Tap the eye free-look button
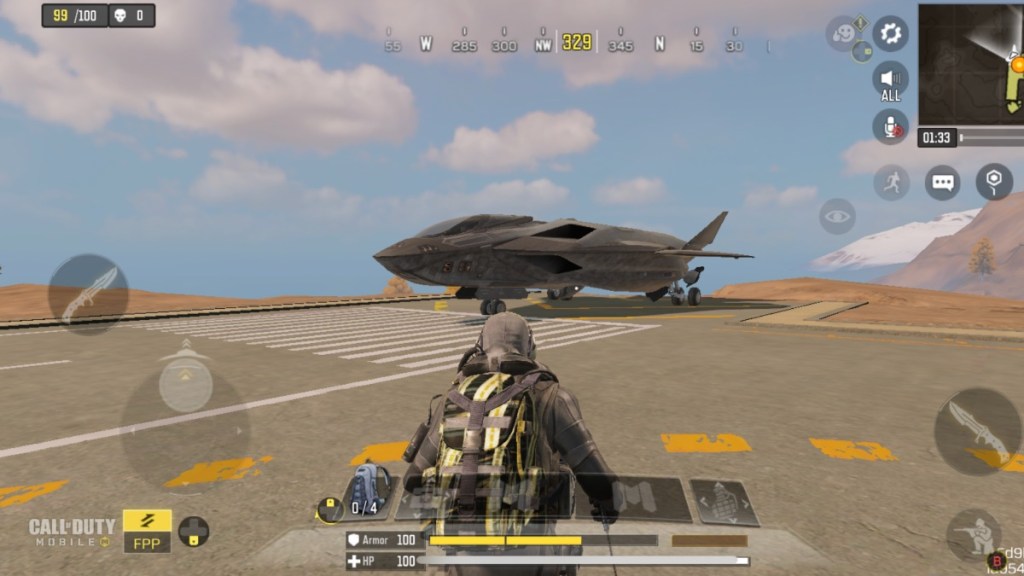 click(x=837, y=216)
